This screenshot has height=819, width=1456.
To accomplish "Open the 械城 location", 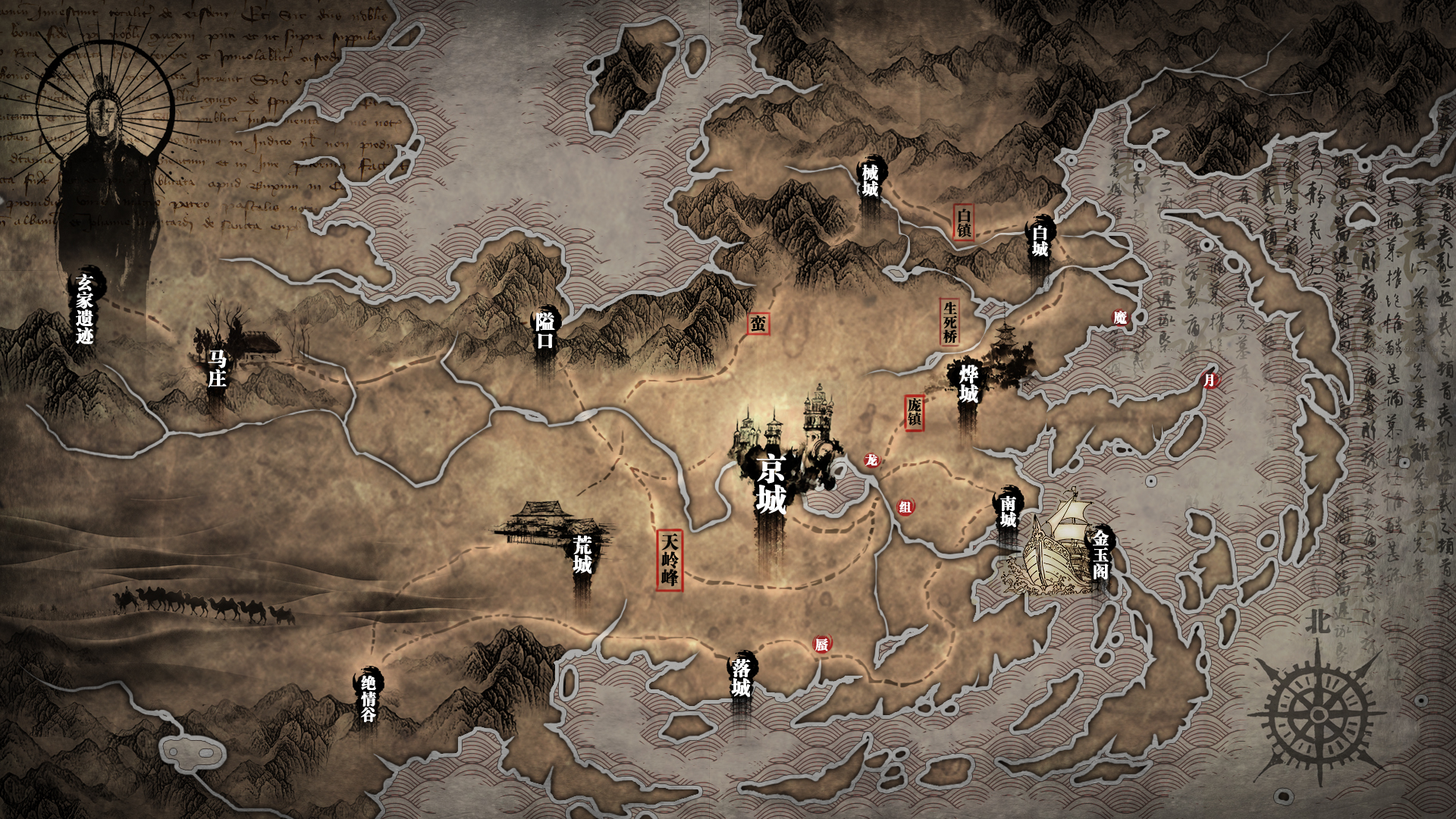I will tap(870, 180).
